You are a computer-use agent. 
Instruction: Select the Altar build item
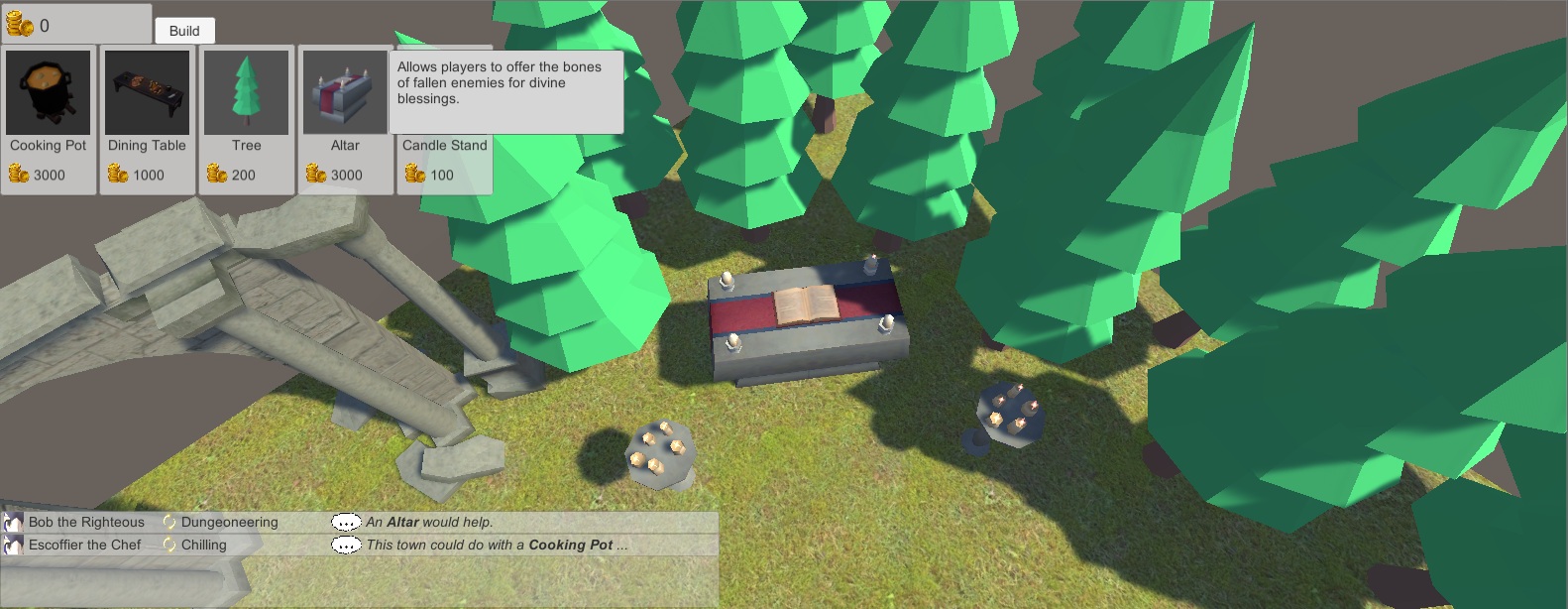[x=345, y=119]
